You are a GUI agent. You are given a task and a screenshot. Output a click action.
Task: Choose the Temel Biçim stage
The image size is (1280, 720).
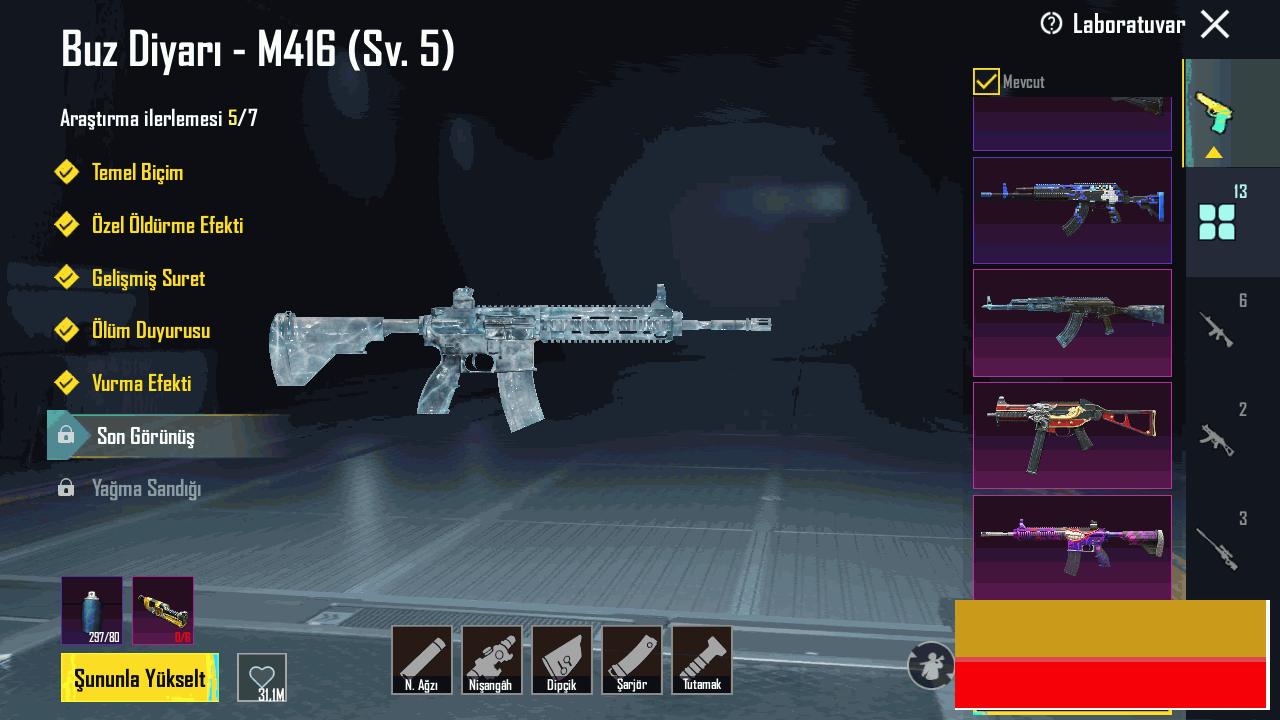(137, 172)
